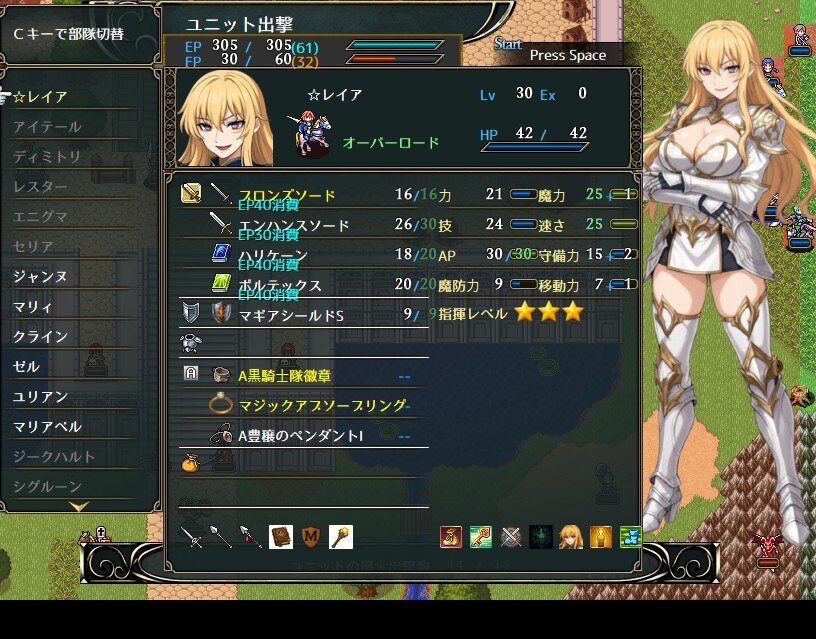Viewport: 816px width, 639px height.
Task: Select the エンハンスソード weapon row
Action: 294,225
